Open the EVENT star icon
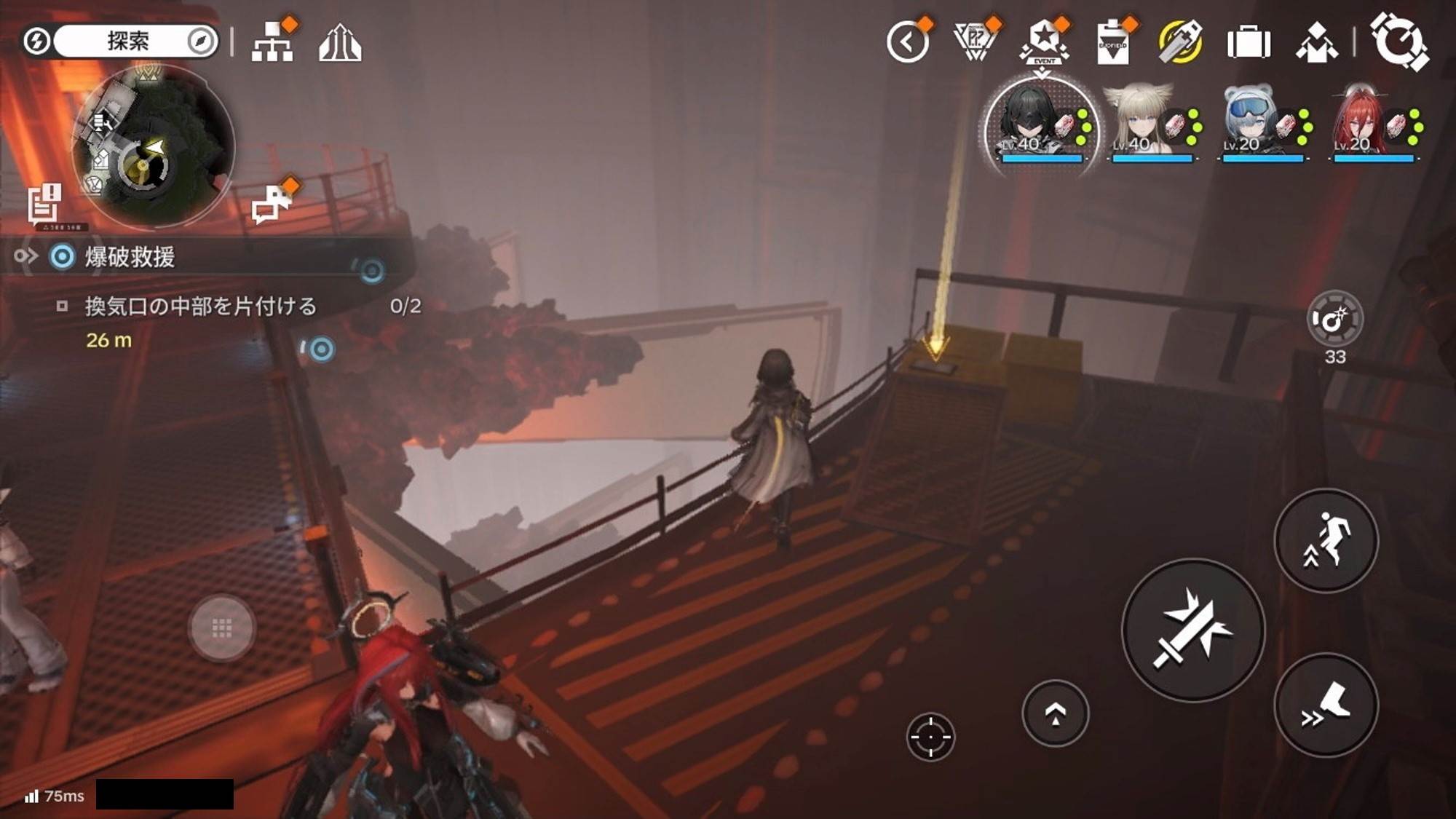 pos(1045,42)
